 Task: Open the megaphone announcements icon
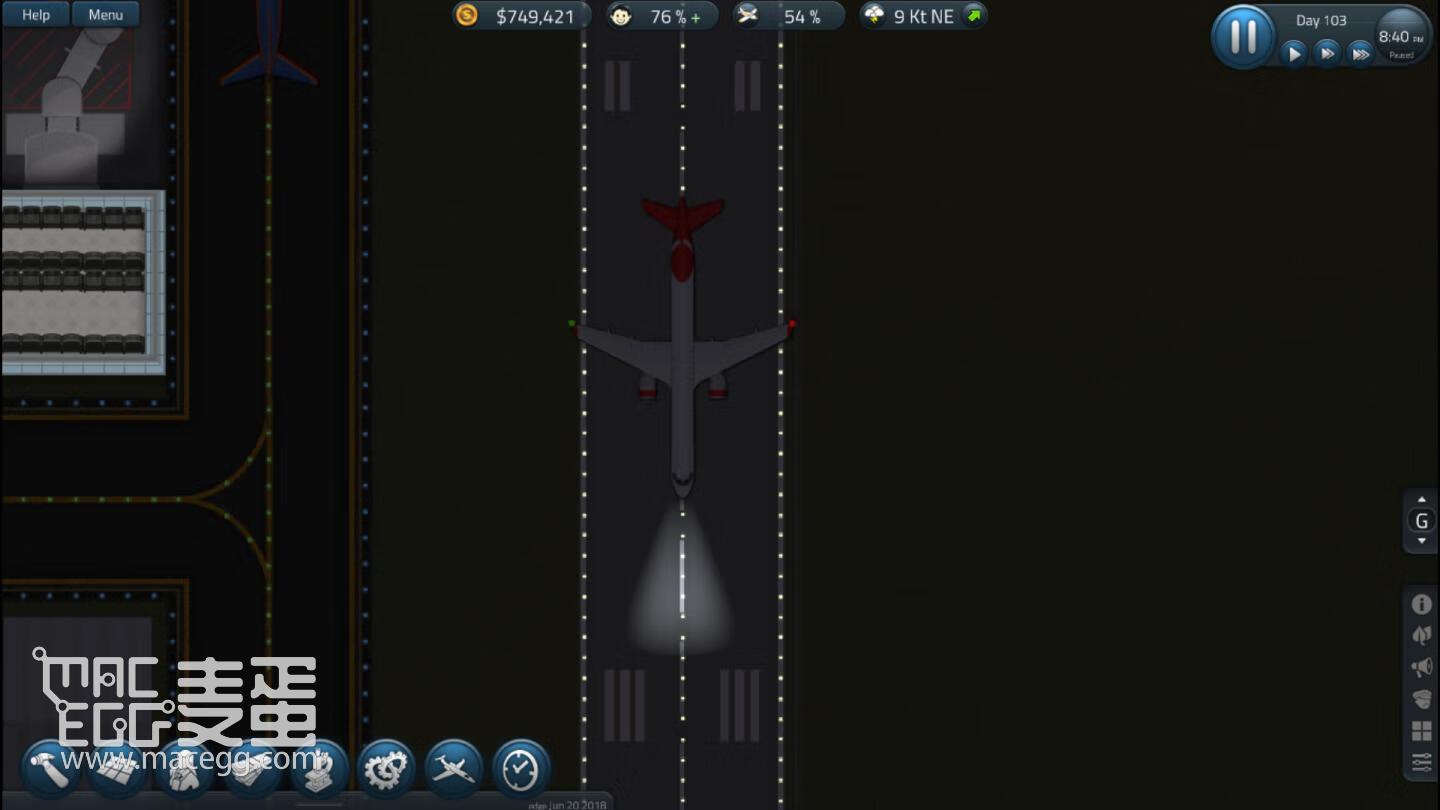click(1421, 667)
